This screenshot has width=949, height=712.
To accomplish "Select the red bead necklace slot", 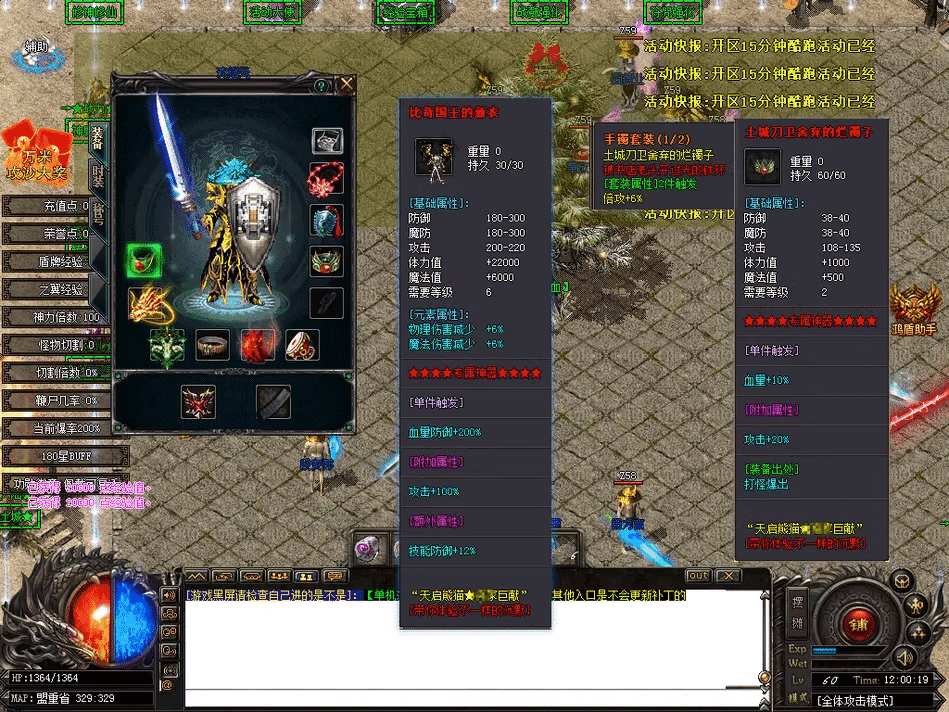I will pyautogui.click(x=327, y=178).
